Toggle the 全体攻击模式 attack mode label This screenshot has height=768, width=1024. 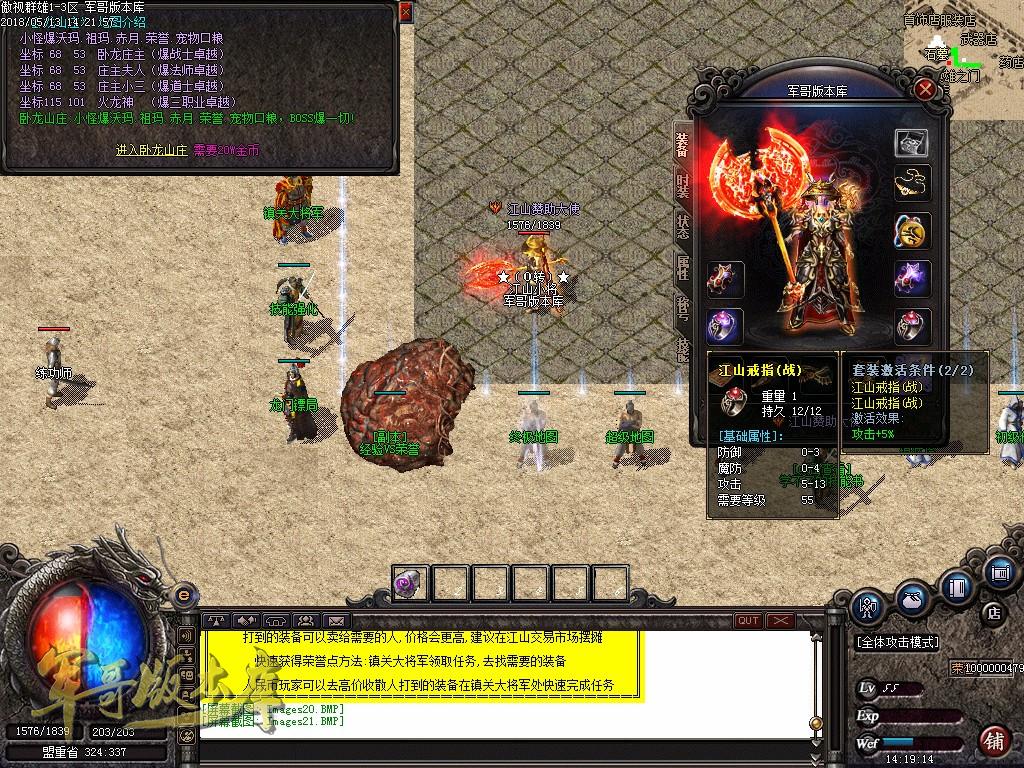(897, 642)
